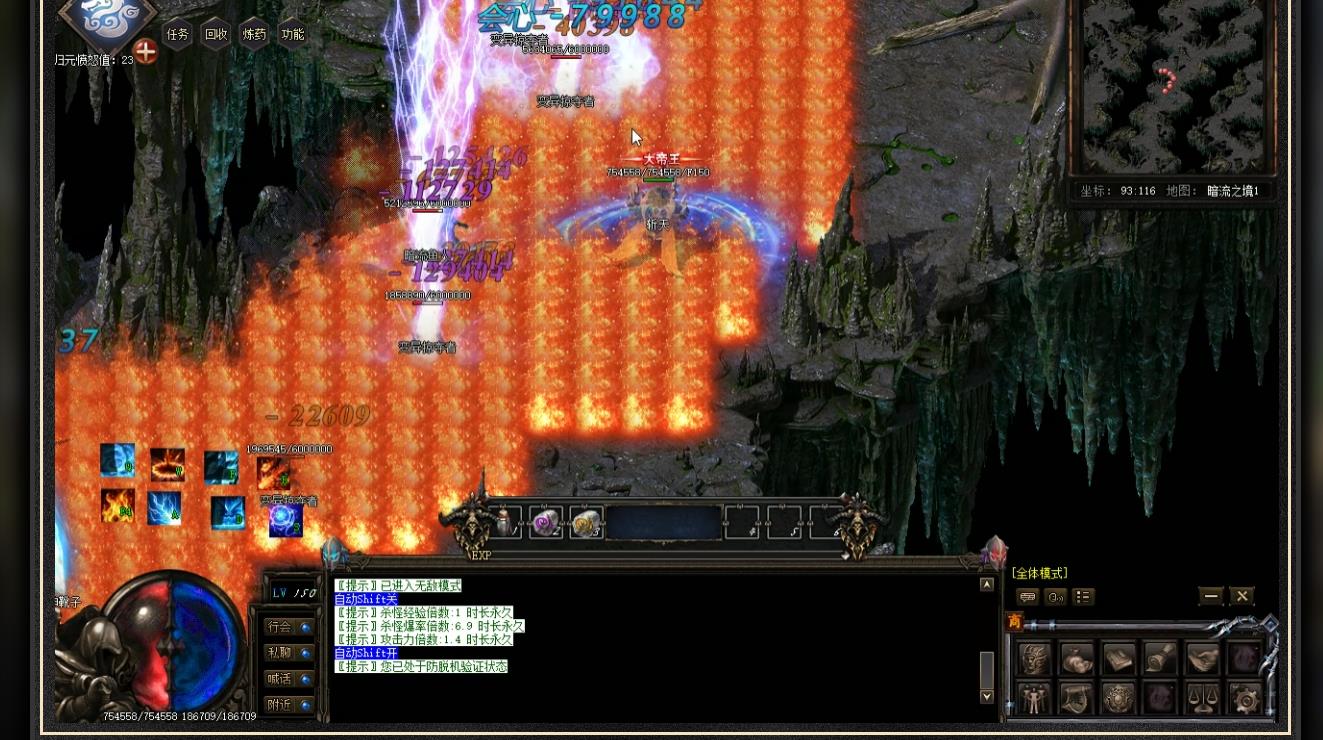Click the chat bubble icon near 全体模式
The width and height of the screenshot is (1323, 740).
point(1029,597)
